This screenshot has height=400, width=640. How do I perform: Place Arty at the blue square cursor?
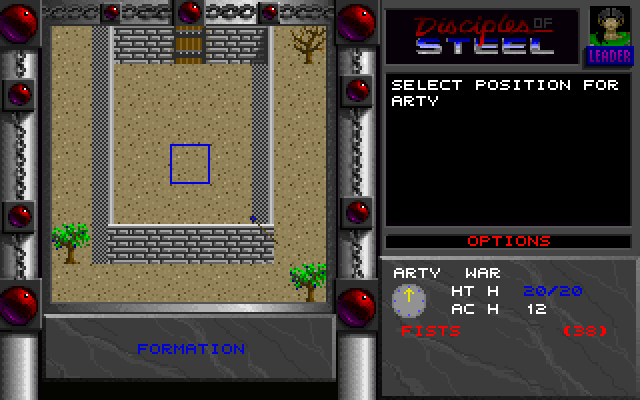190,164
